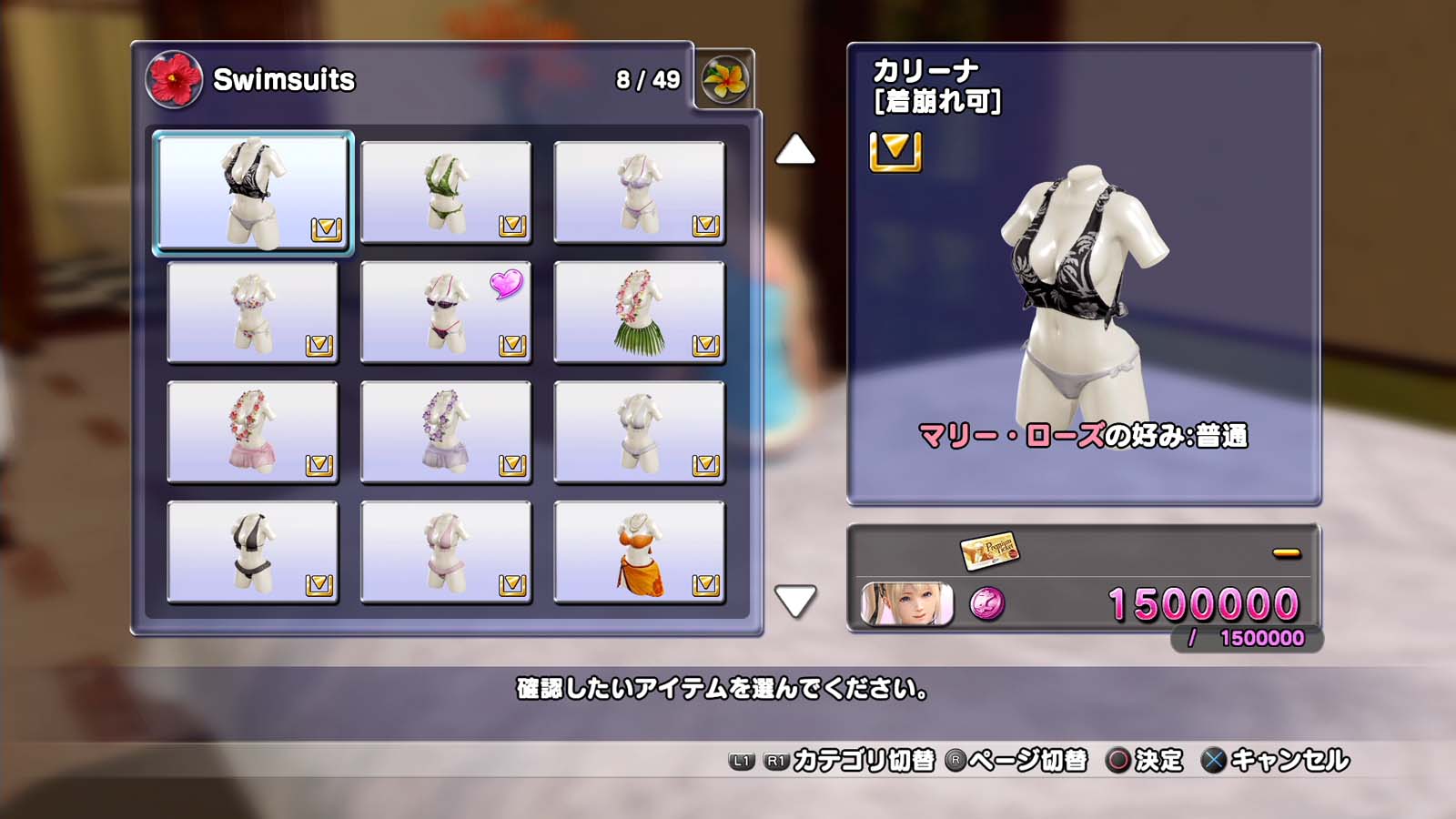Viewport: 1456px width, 819px height.
Task: Choose the pink skirt with flower lei outfit
Action: (253, 432)
